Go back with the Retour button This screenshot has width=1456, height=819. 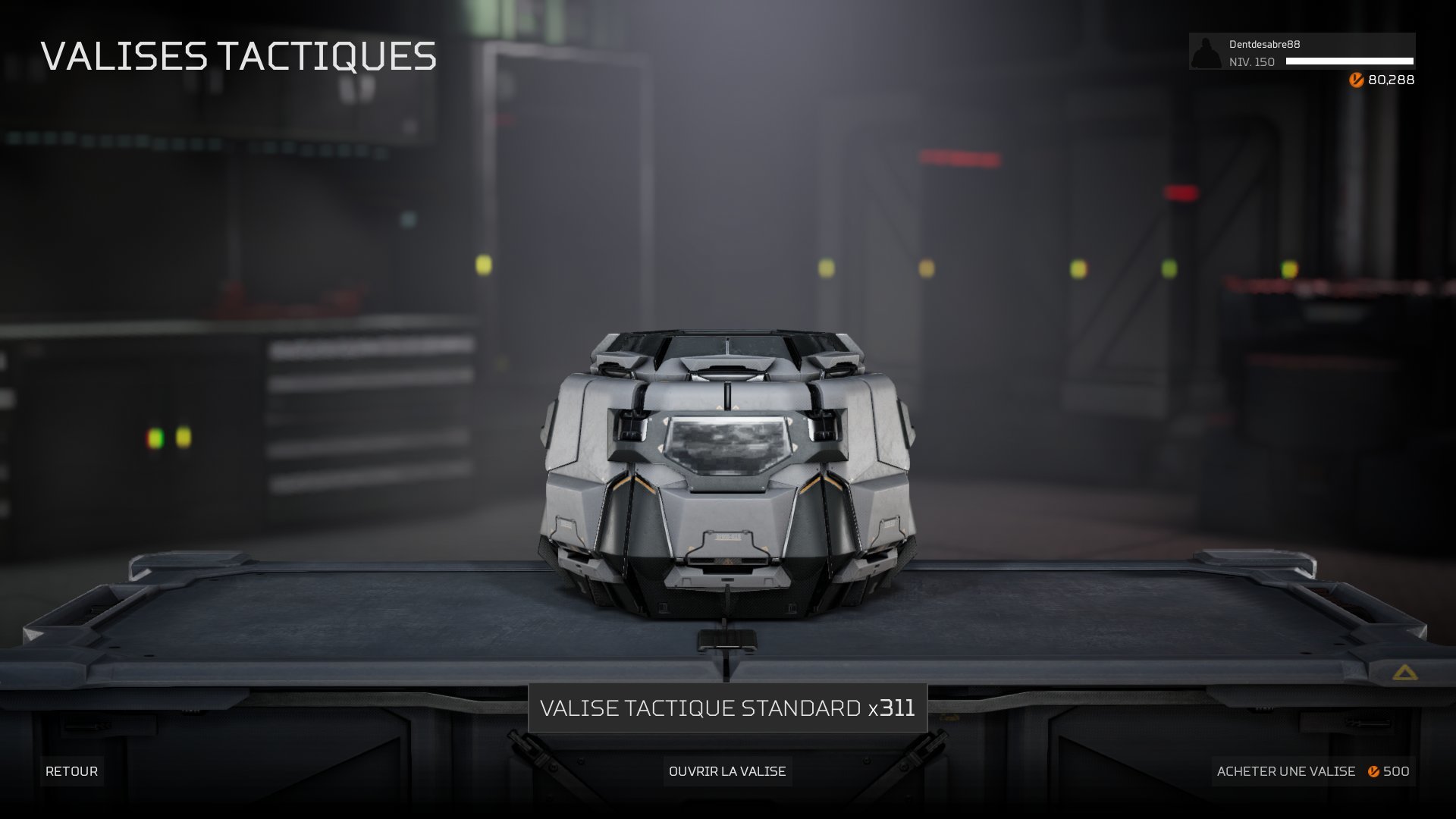pyautogui.click(x=71, y=771)
